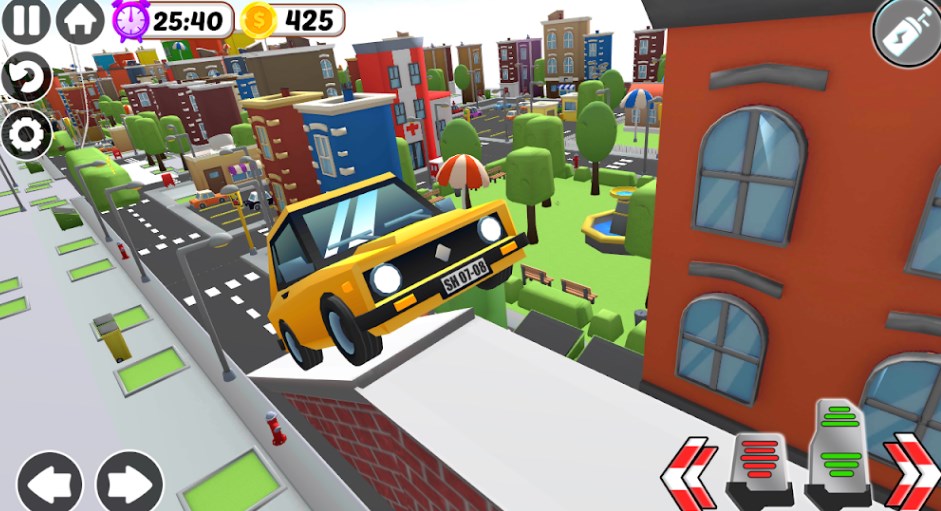Tap the circular reset arrow button
941x511 pixels.
pyautogui.click(x=25, y=77)
